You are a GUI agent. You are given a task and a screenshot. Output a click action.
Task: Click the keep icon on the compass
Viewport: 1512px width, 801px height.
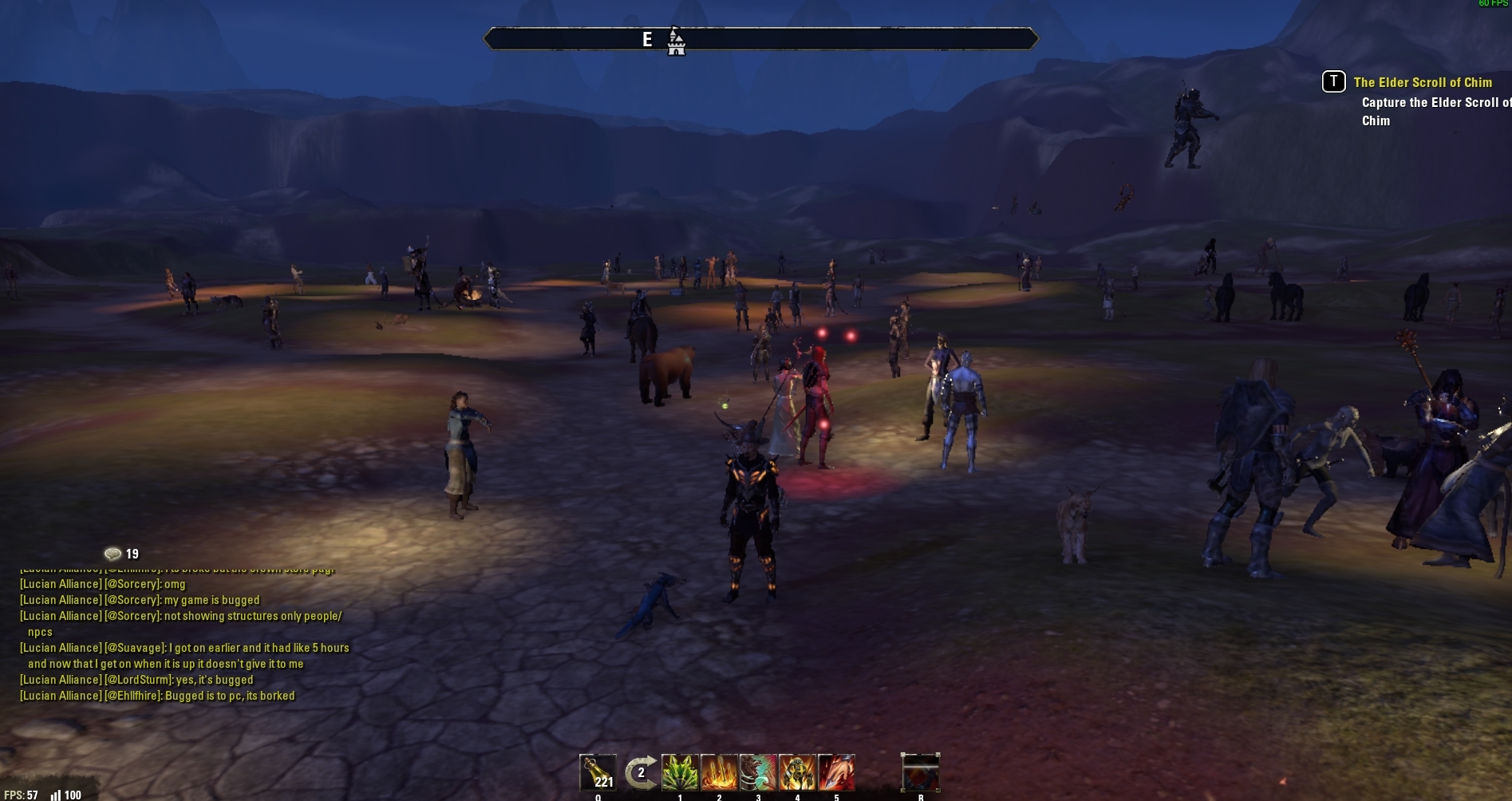tap(676, 41)
